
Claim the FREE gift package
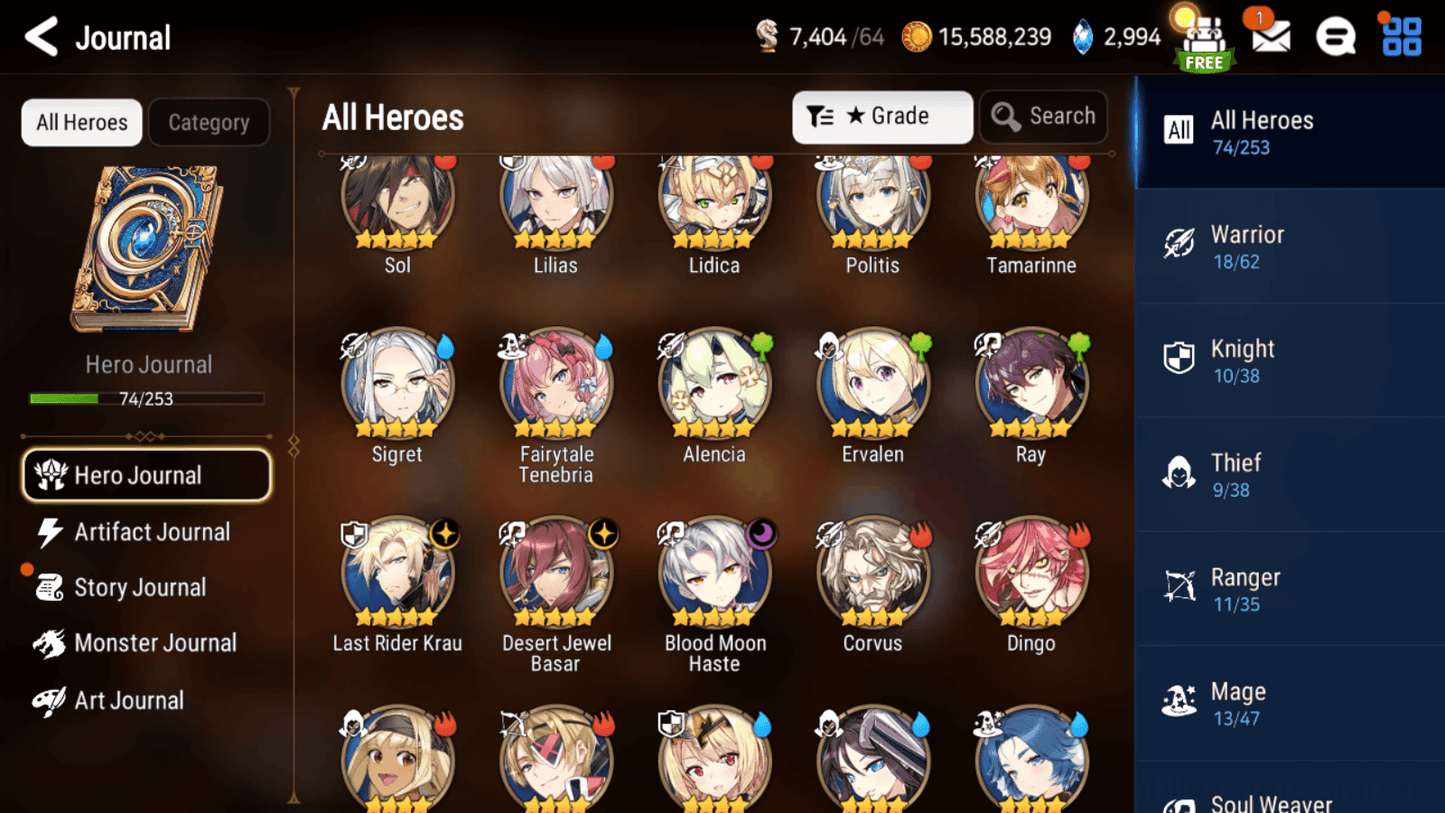pyautogui.click(x=1203, y=40)
